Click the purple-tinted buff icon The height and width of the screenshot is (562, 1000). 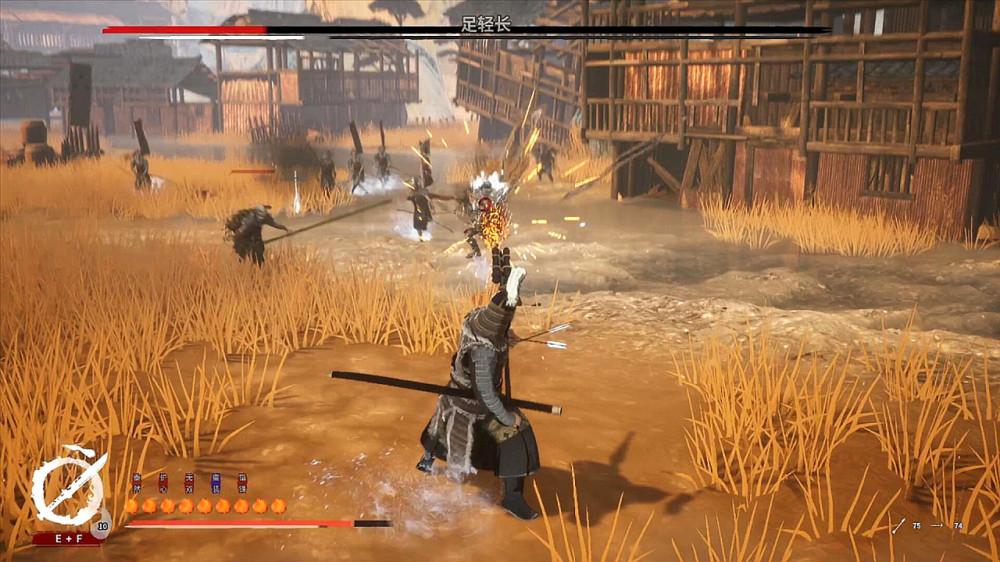pyautogui.click(x=215, y=483)
